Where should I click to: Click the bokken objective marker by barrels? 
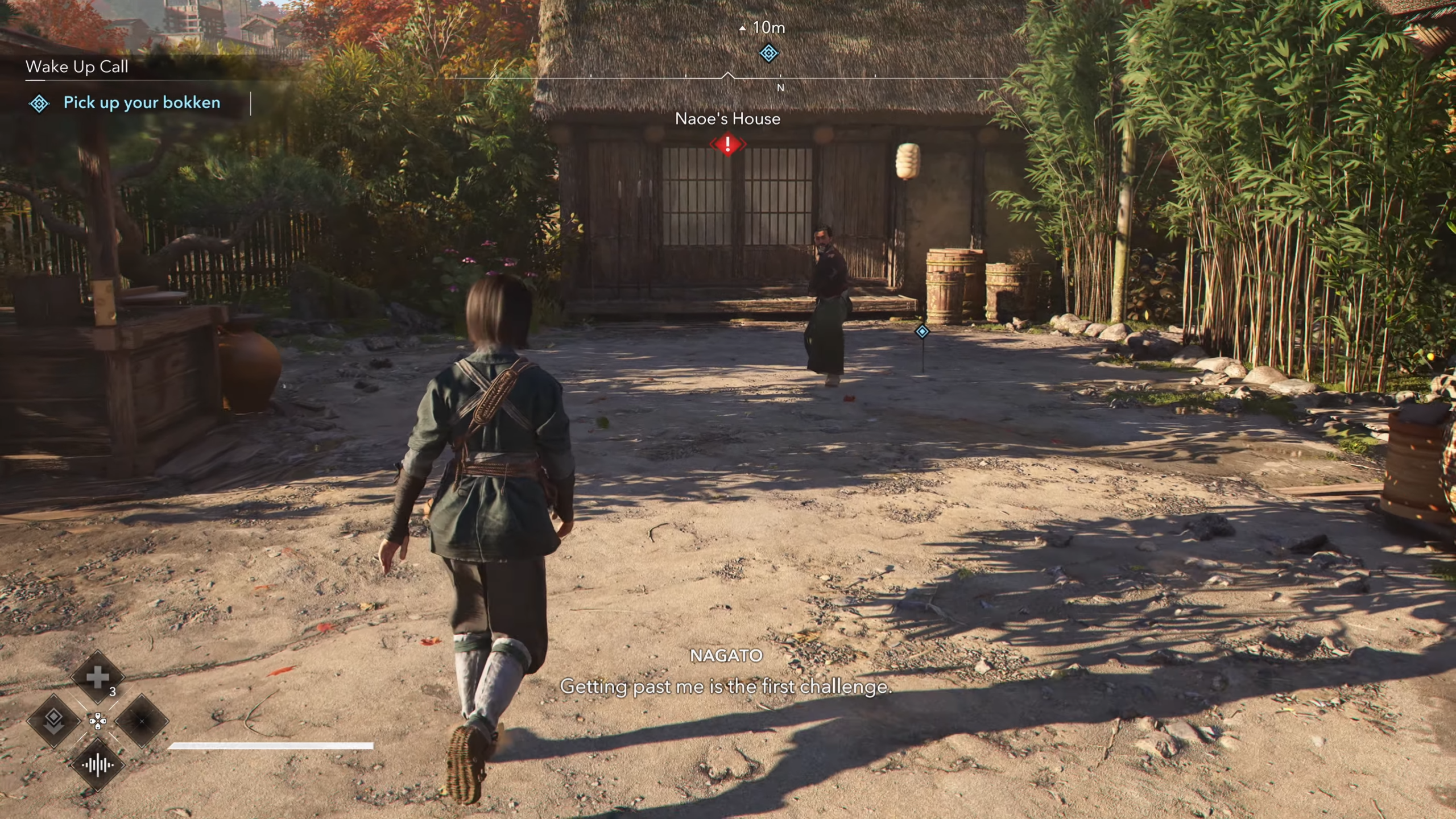(922, 331)
